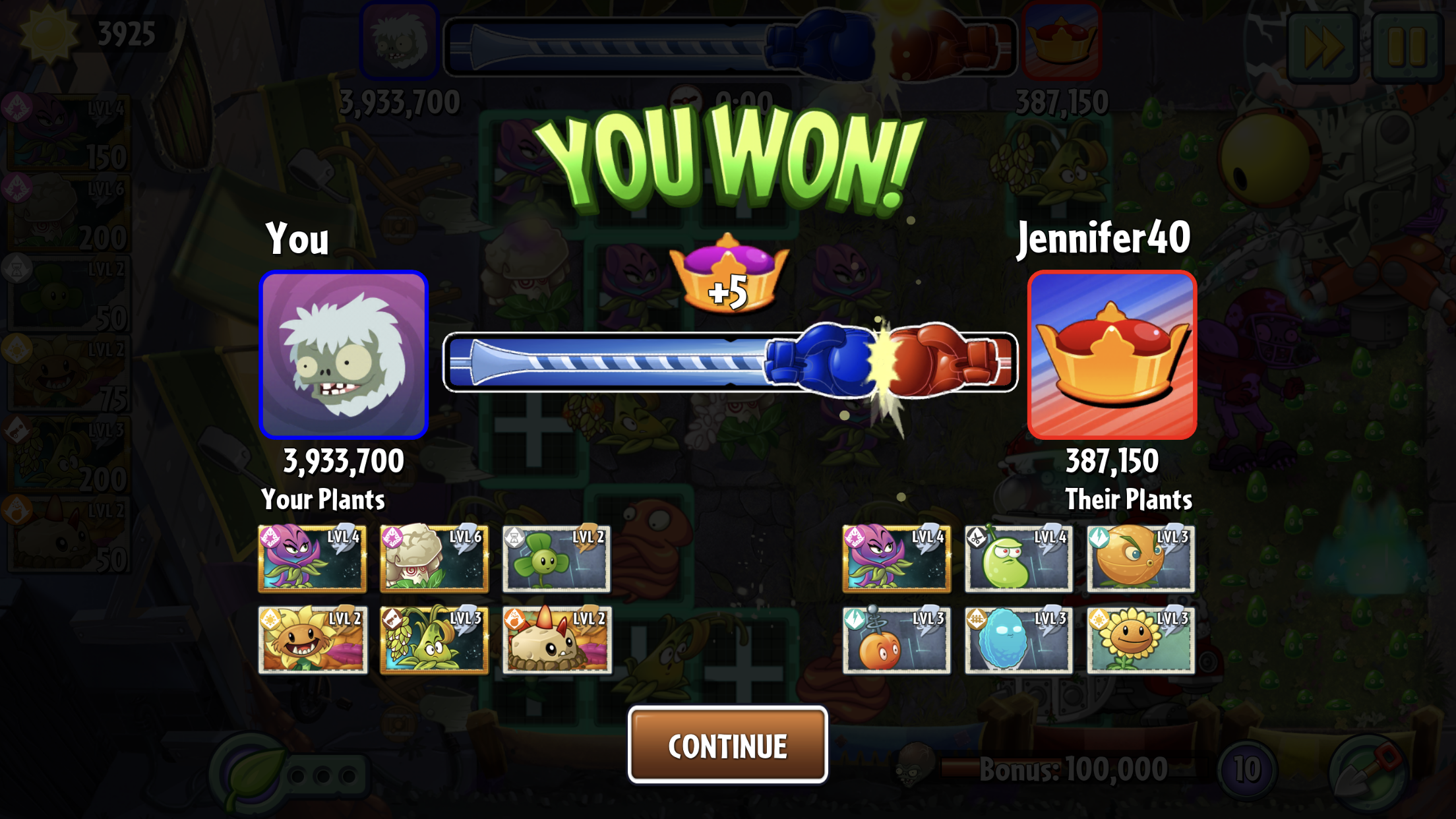The width and height of the screenshot is (1456, 819).
Task: Open Jennifer40's crown avatar
Action: tap(1112, 355)
